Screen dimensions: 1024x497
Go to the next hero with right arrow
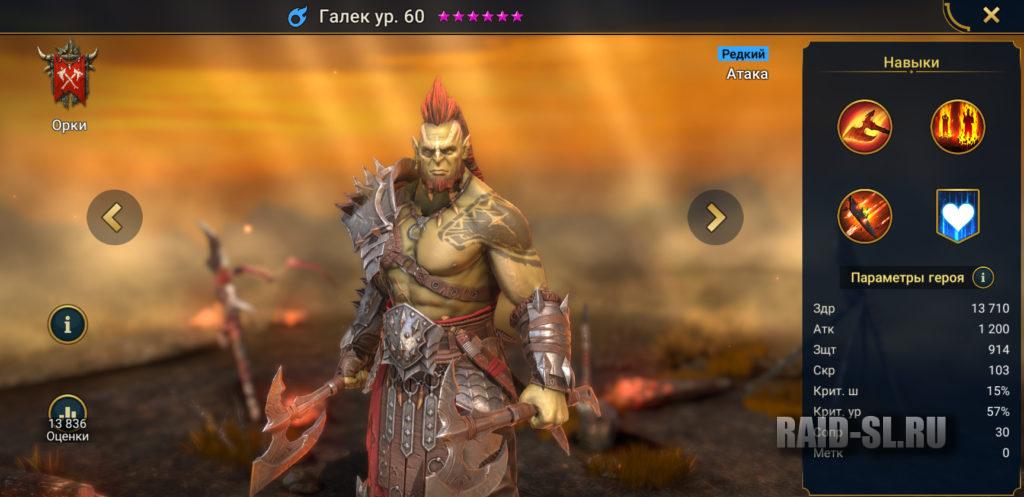pos(715,217)
